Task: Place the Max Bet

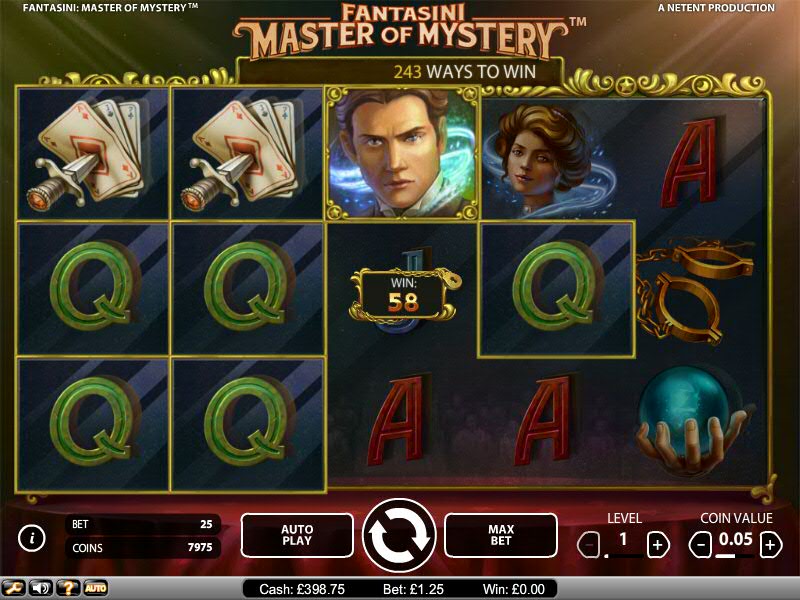Action: [x=500, y=535]
